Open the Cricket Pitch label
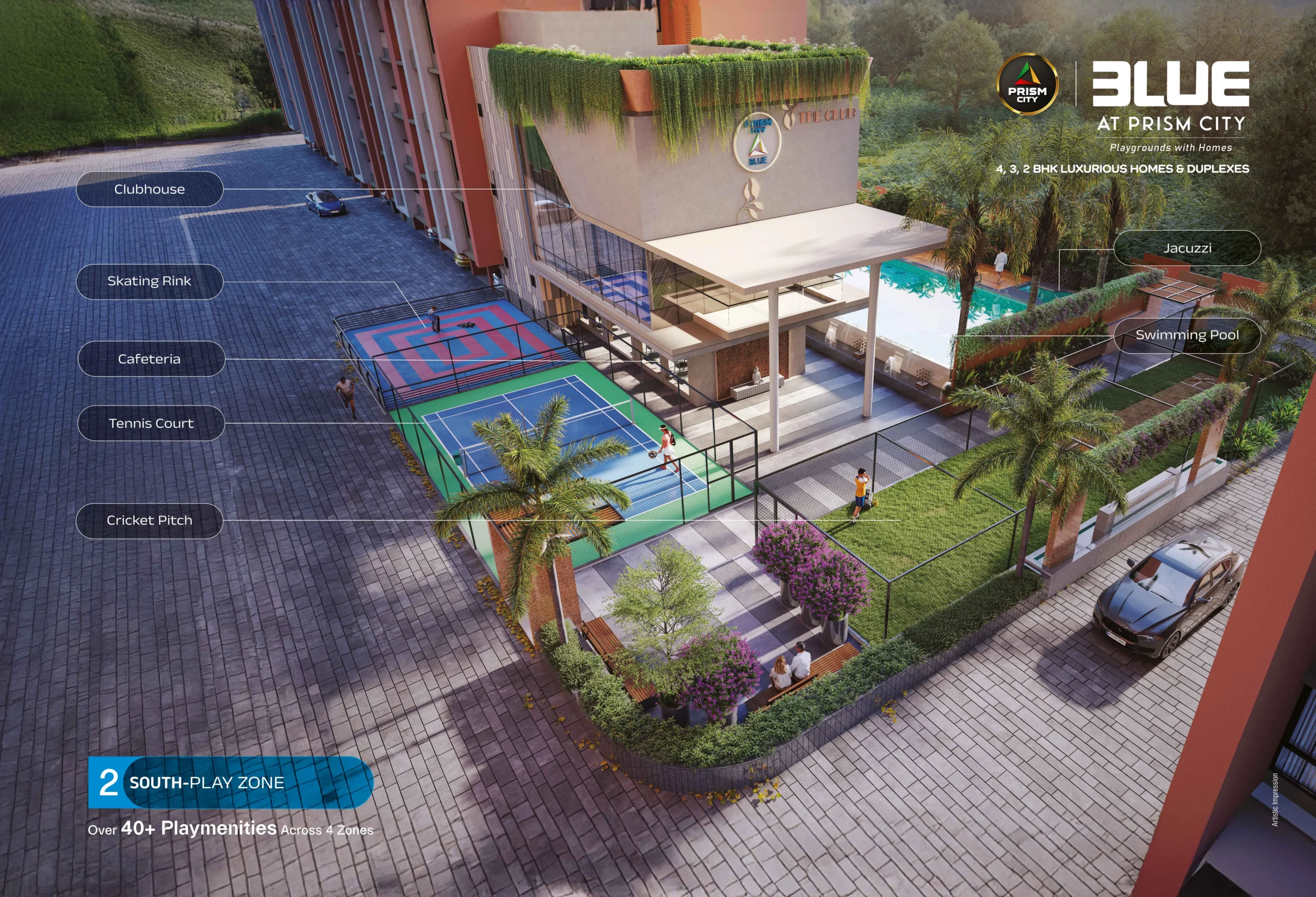 [150, 520]
